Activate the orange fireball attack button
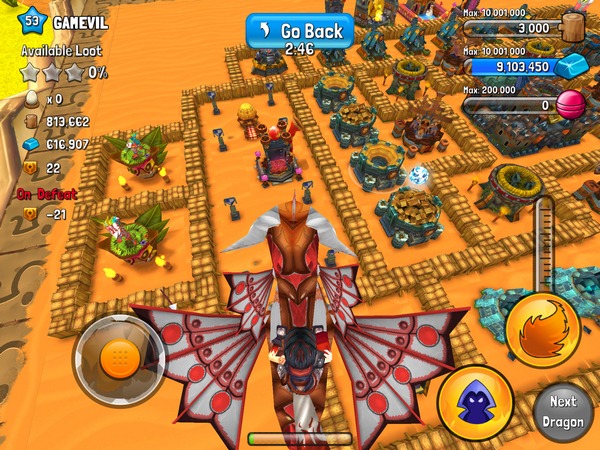Viewport: 600px width, 450px height. click(x=542, y=330)
